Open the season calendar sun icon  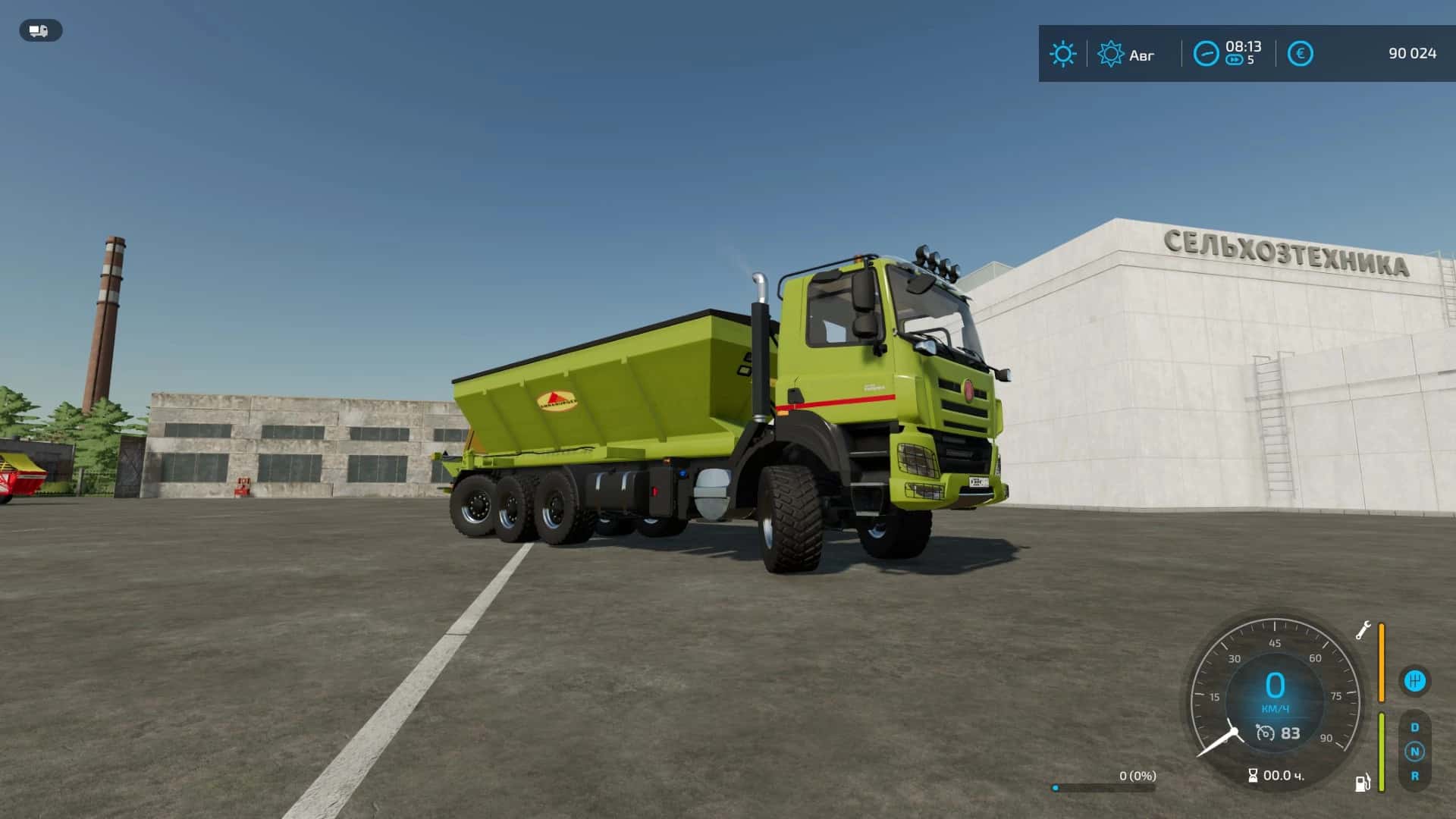[x=1110, y=54]
